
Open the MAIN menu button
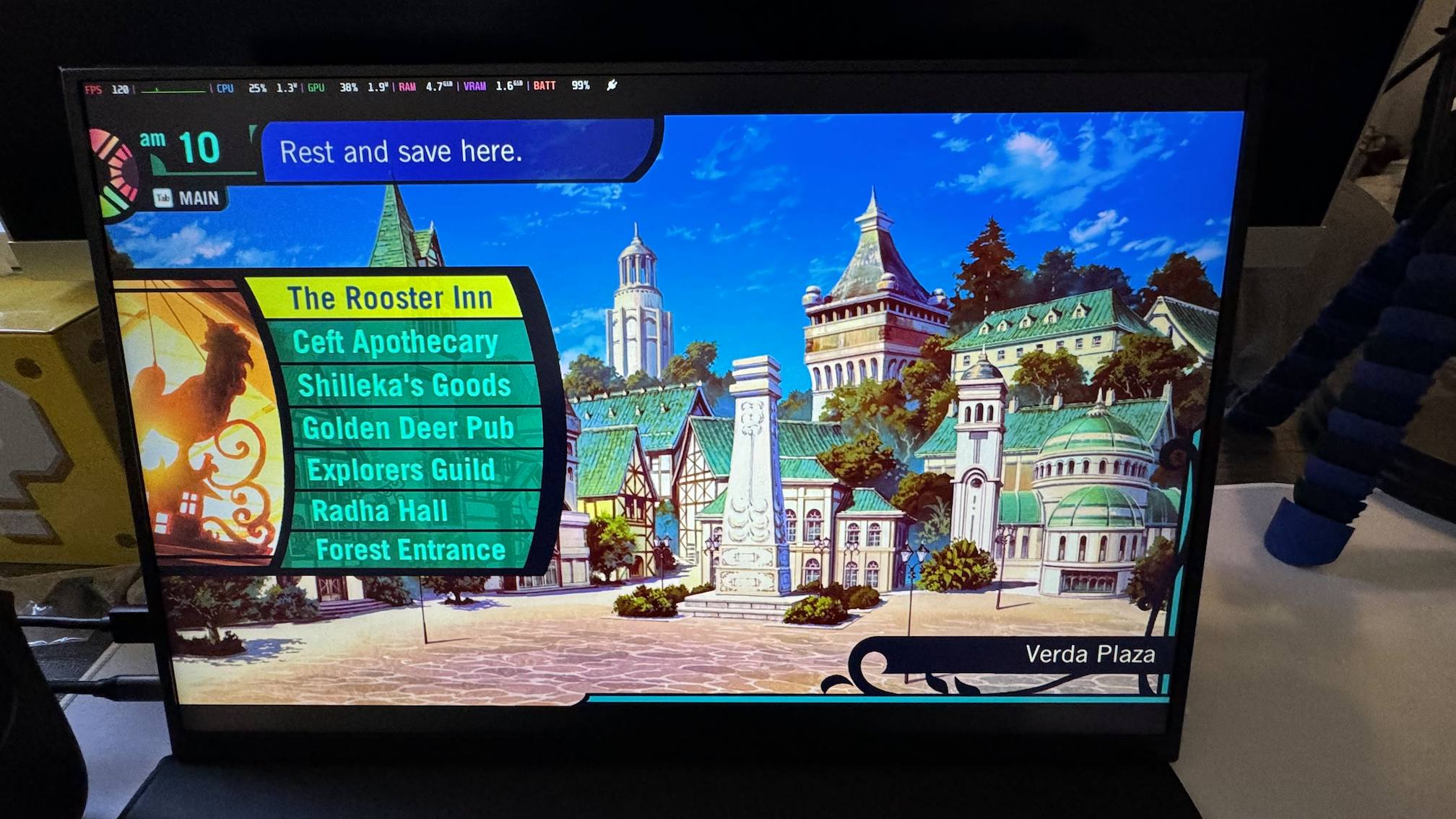(x=188, y=198)
